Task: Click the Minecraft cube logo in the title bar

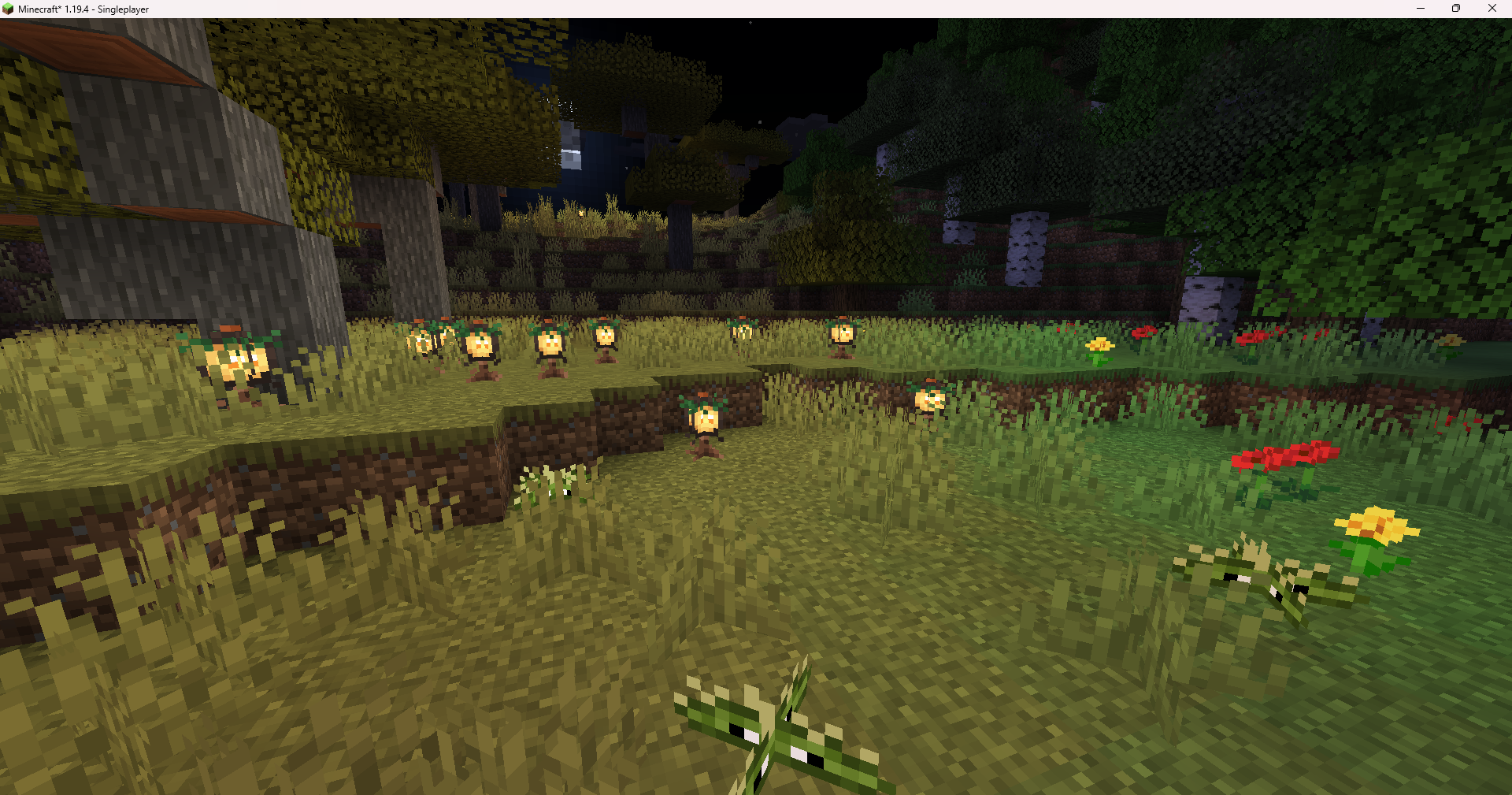Action: click(8, 9)
